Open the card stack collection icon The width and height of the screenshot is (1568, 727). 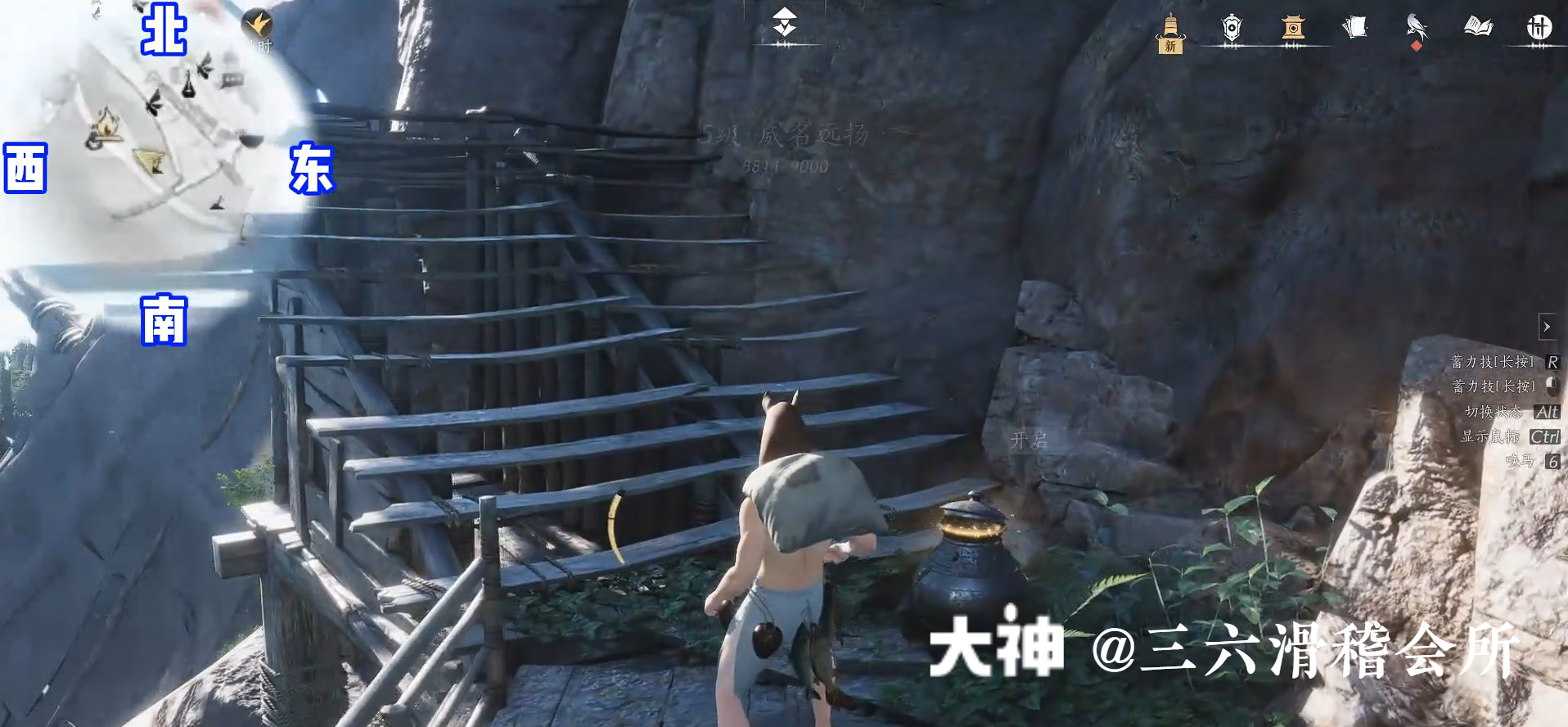1356,27
